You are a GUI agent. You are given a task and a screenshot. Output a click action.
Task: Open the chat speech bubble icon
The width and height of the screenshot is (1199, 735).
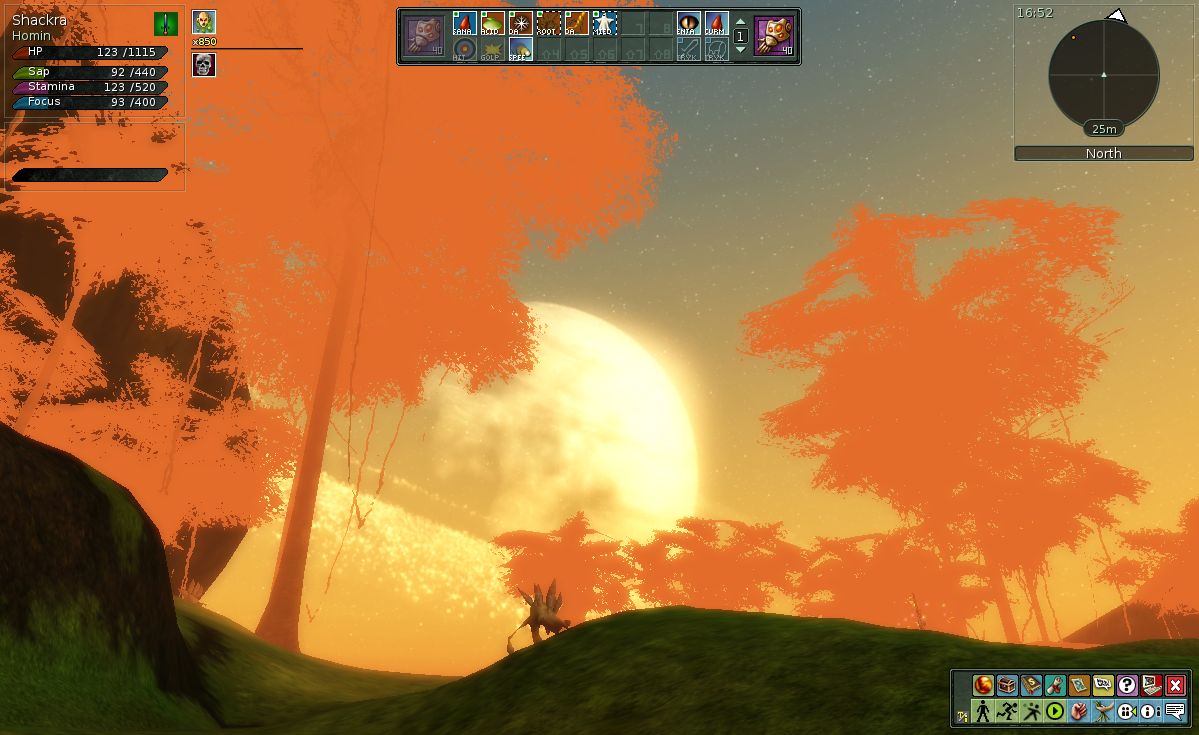[1175, 712]
